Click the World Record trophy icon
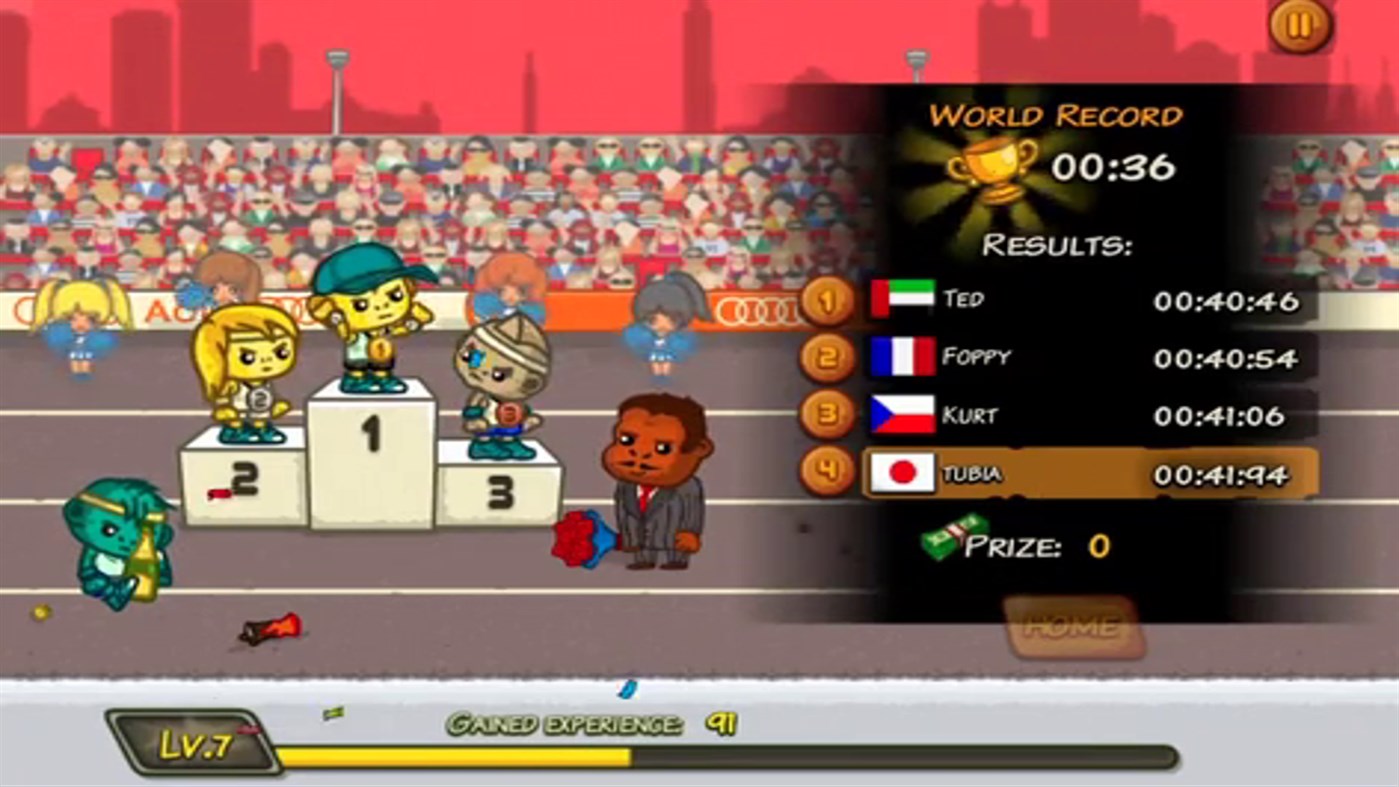The width and height of the screenshot is (1399, 787). pos(990,164)
